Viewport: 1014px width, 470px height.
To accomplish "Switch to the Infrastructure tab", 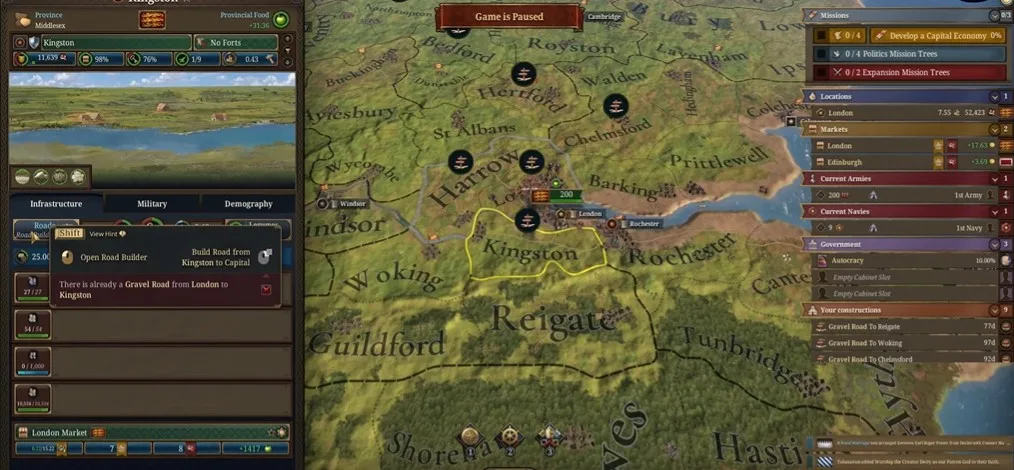I will [x=55, y=203].
